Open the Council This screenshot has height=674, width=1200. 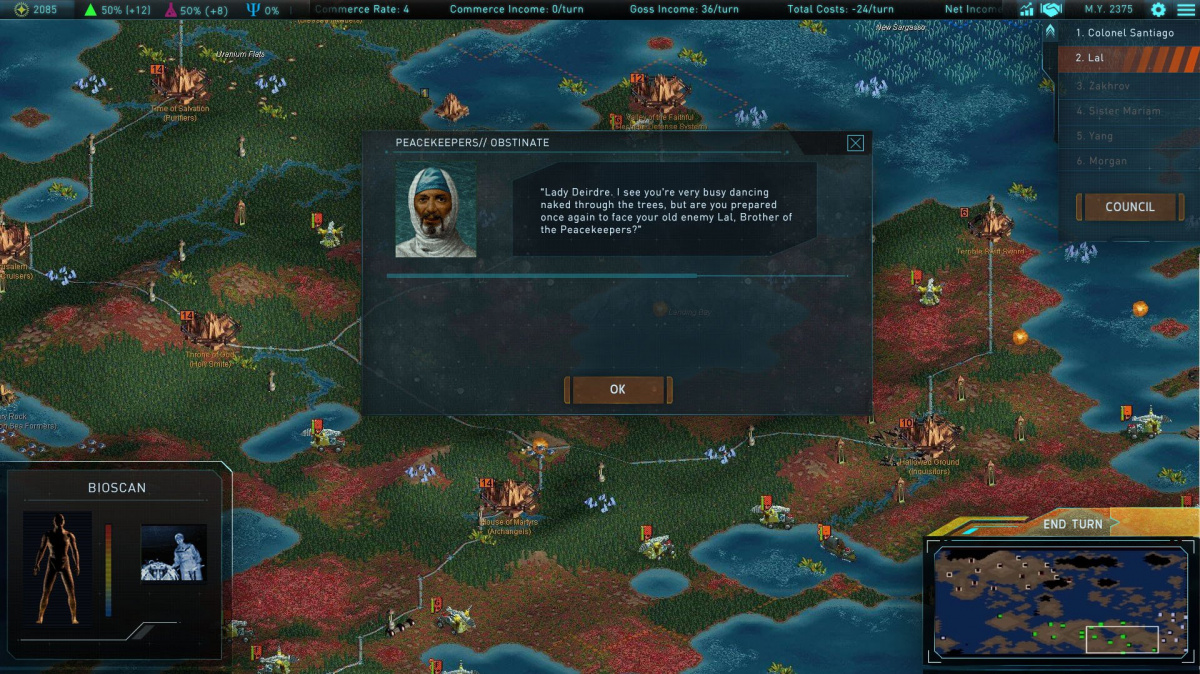coord(1130,207)
